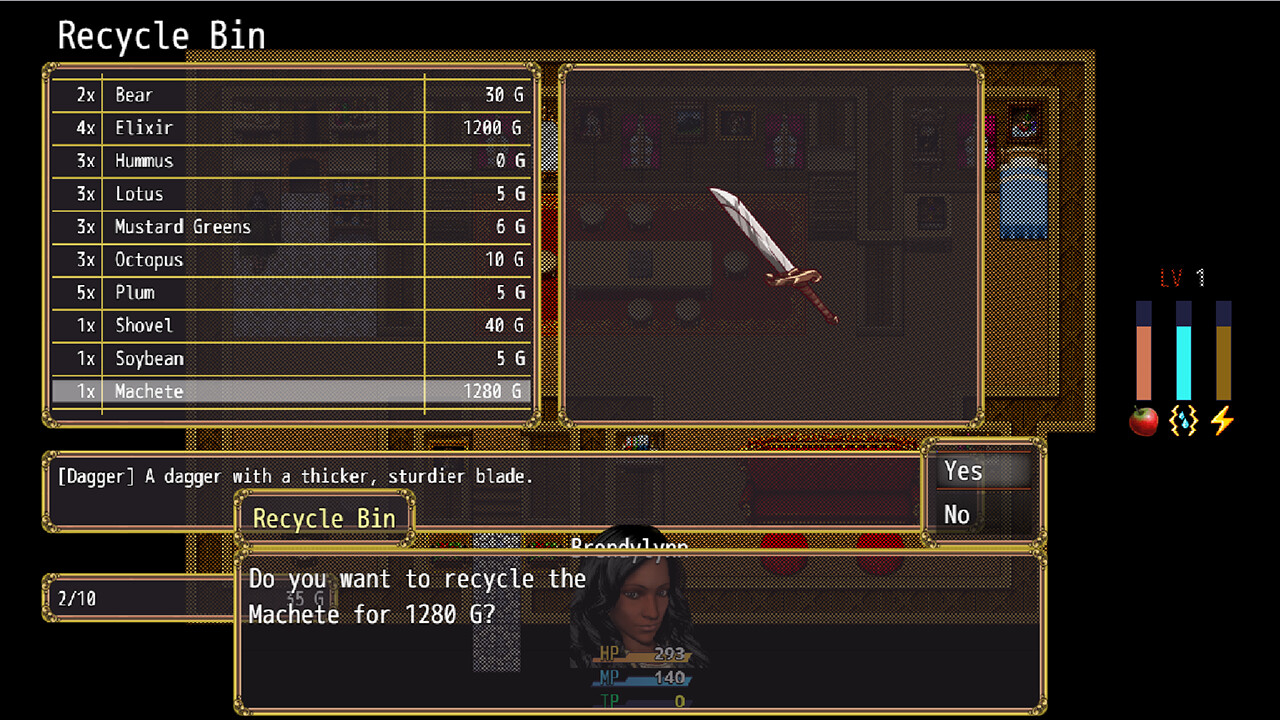Click the HP 293 stat label
The image size is (1280, 720).
click(x=640, y=652)
